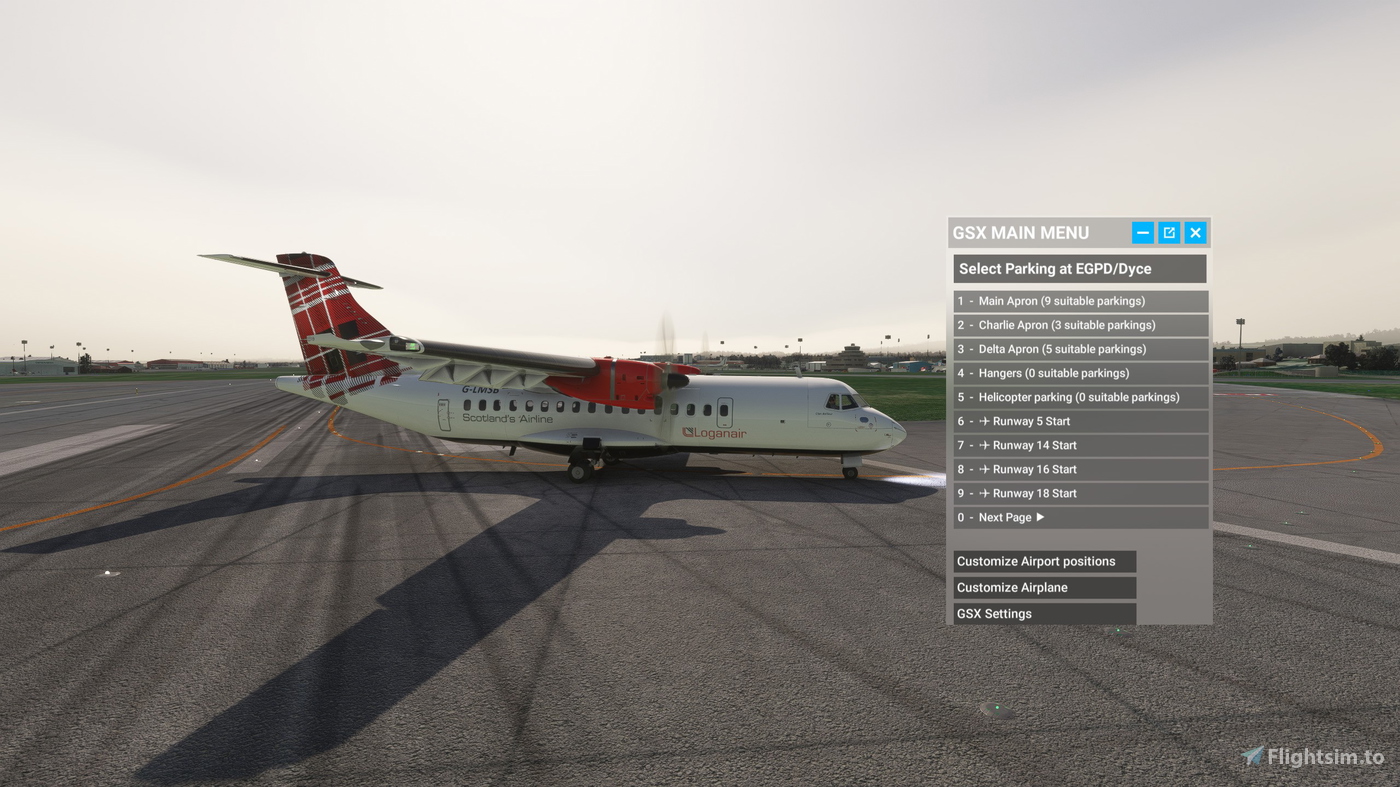The width and height of the screenshot is (1400, 787).
Task: Expand Next Page with the arrow indicator
Action: [1039, 516]
